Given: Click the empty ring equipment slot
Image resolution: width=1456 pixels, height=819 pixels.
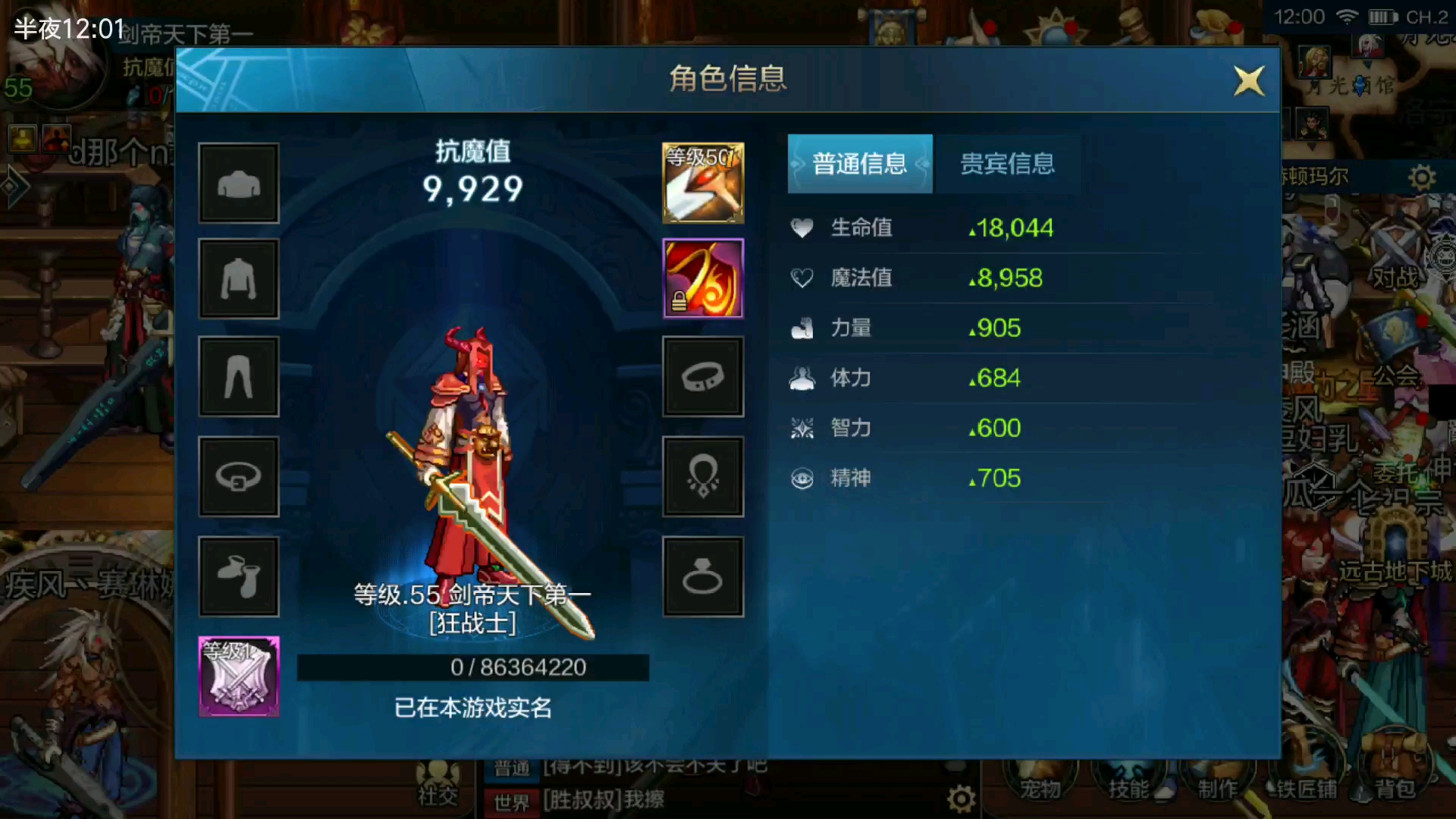Looking at the screenshot, I should click(x=703, y=578).
